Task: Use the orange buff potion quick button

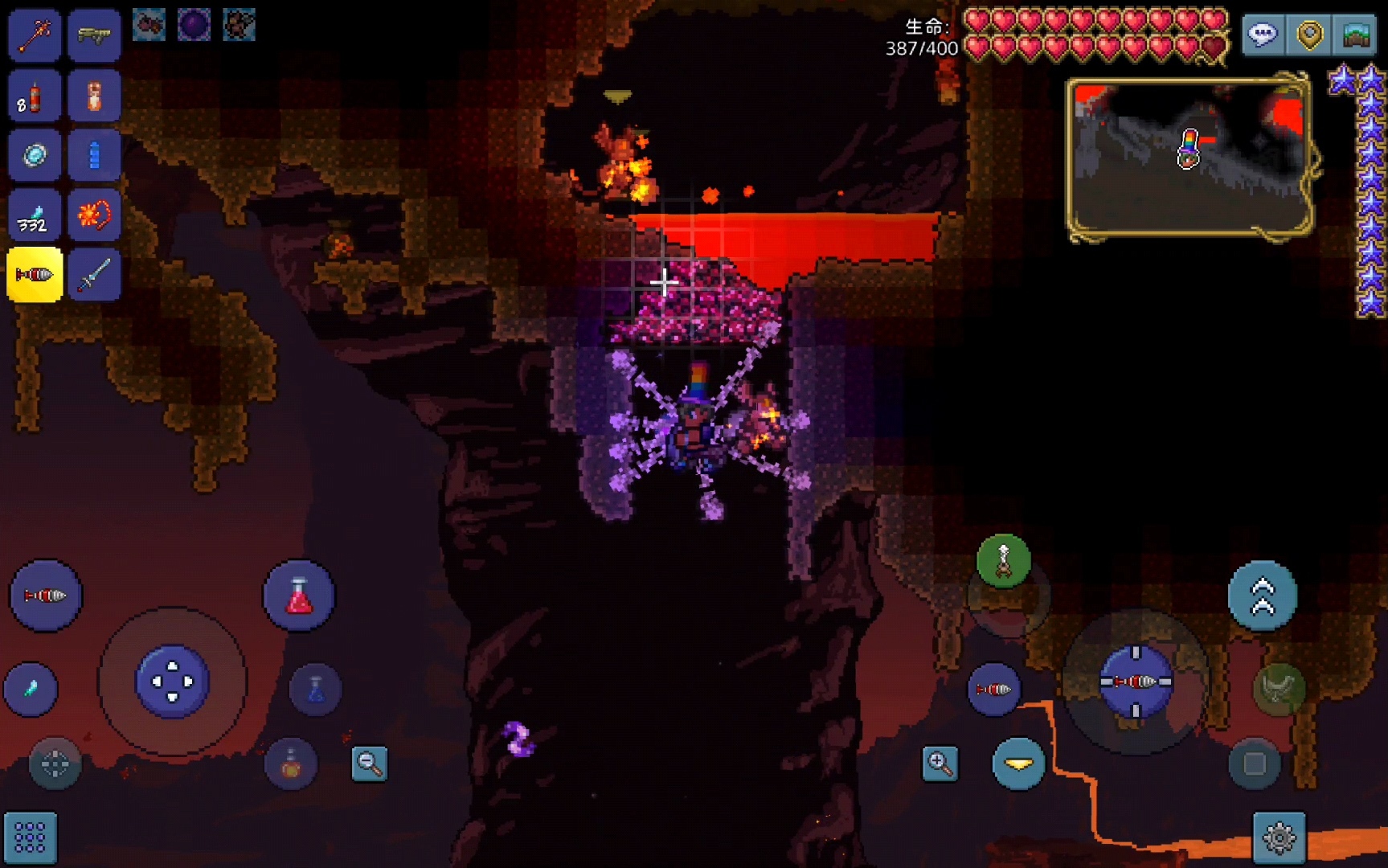Action: [291, 764]
